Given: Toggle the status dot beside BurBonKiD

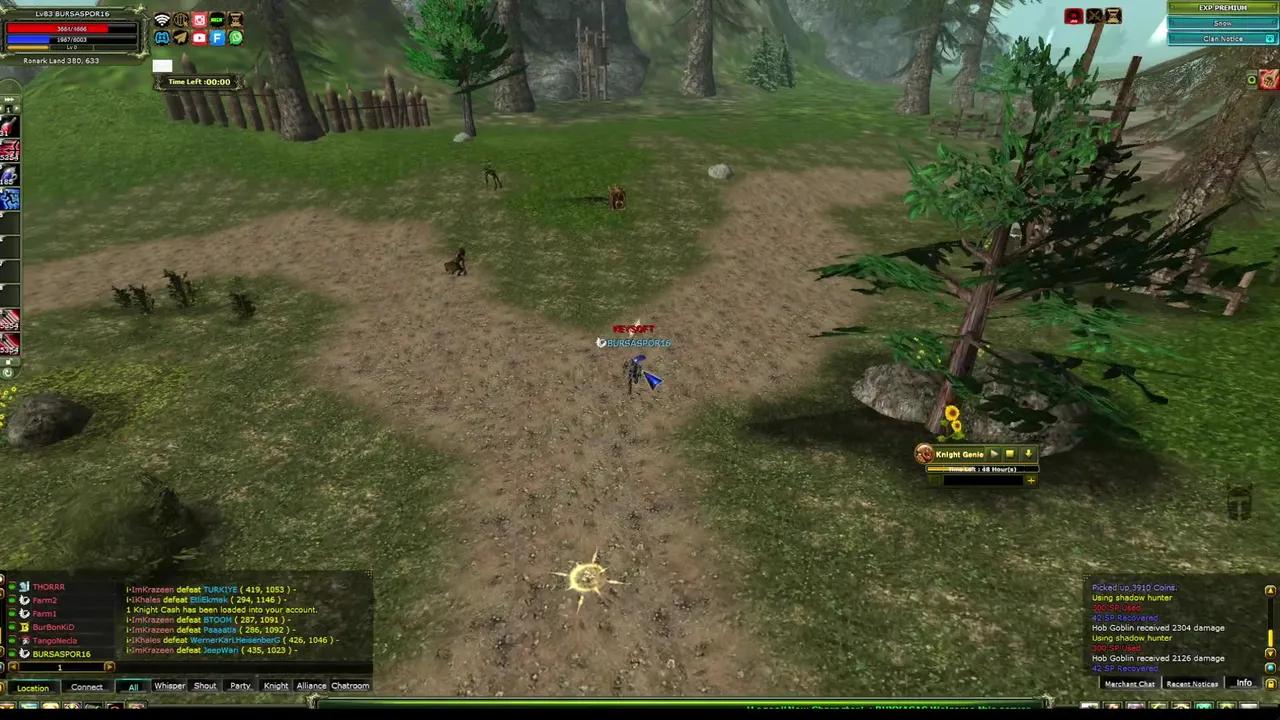Looking at the screenshot, I should coord(12,627).
